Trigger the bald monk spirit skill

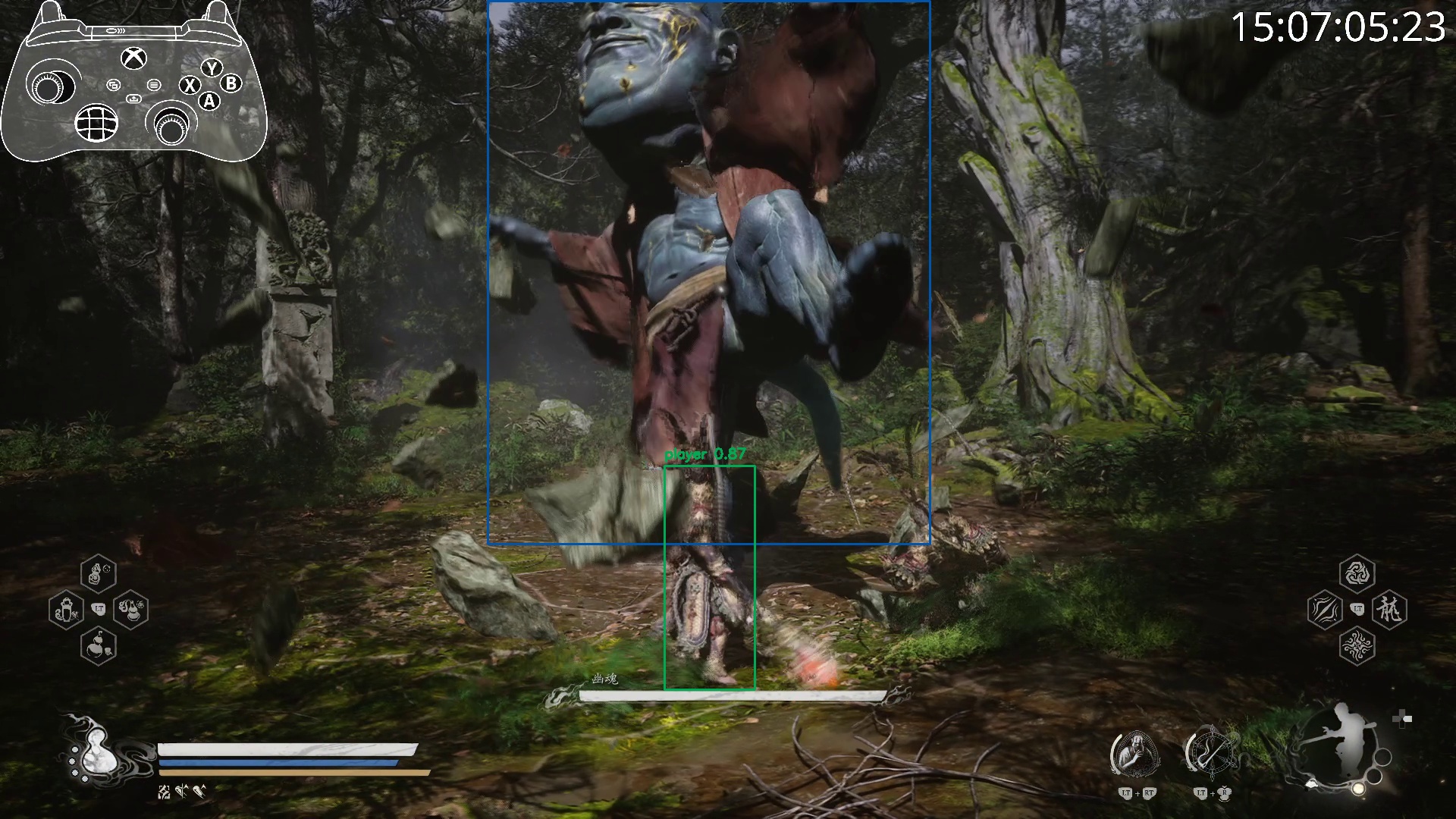point(1135,753)
